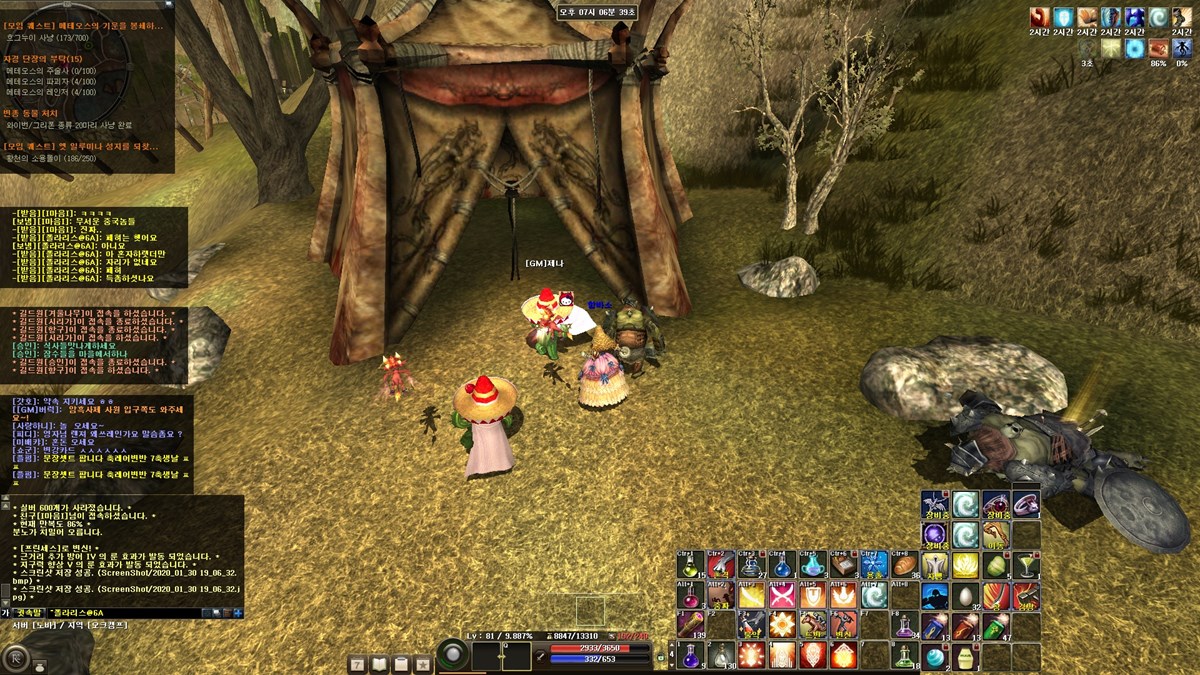
Task: Use the white egg item with count 32
Action: 965,596
